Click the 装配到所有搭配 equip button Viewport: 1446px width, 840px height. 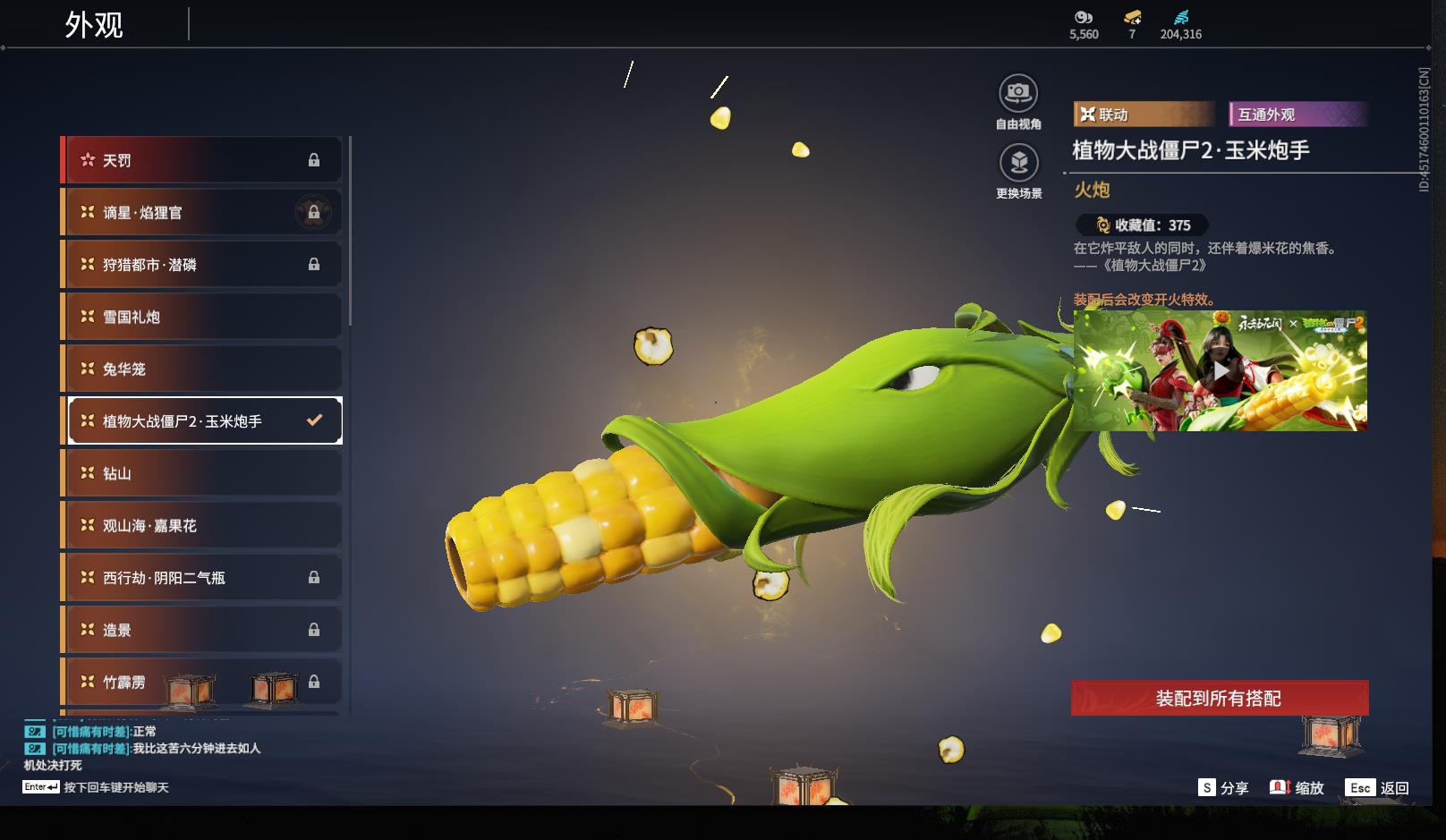click(x=1219, y=698)
